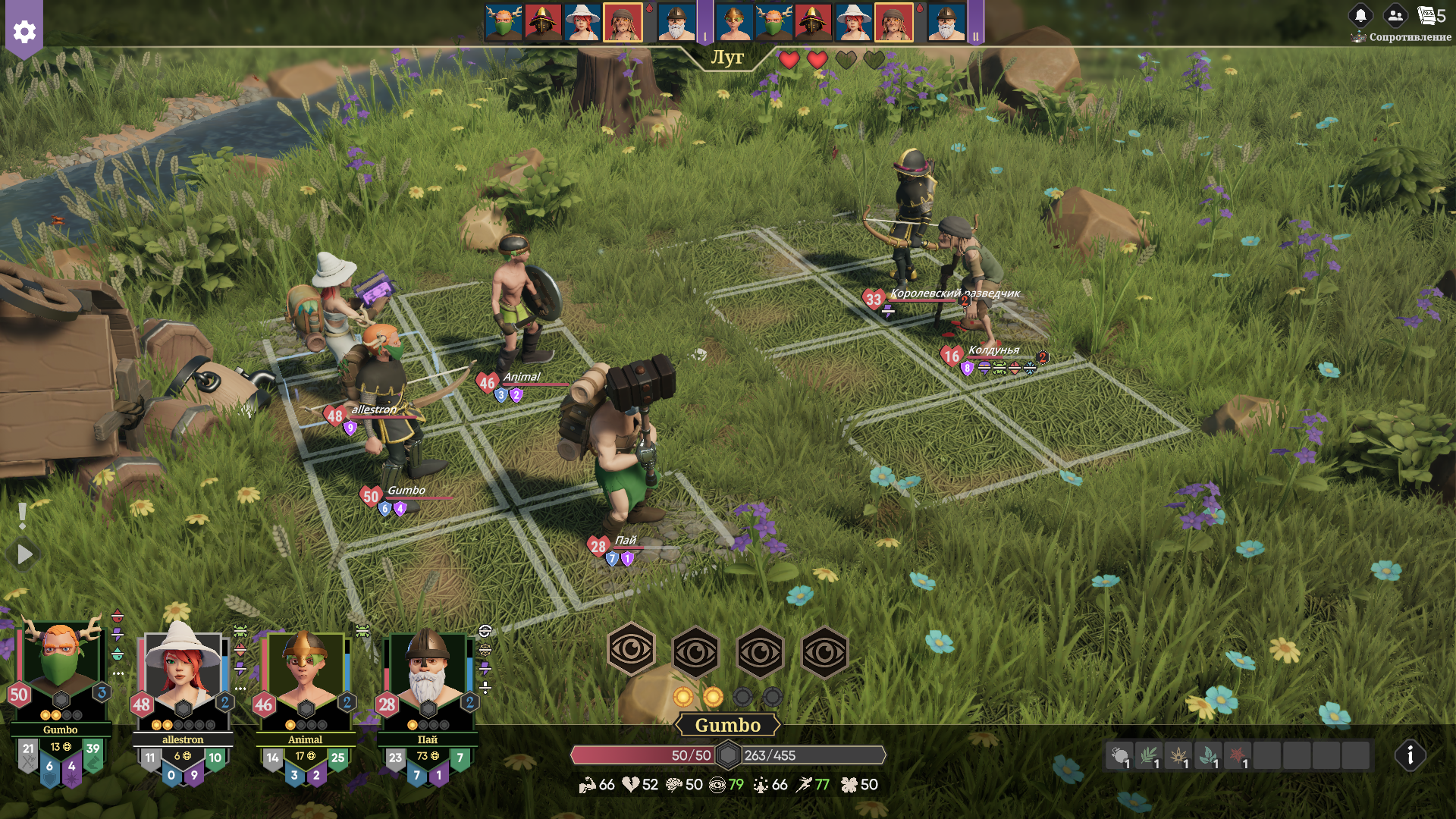Select the green fern herb slot
Viewport: 1456px width, 819px height.
(1149, 756)
